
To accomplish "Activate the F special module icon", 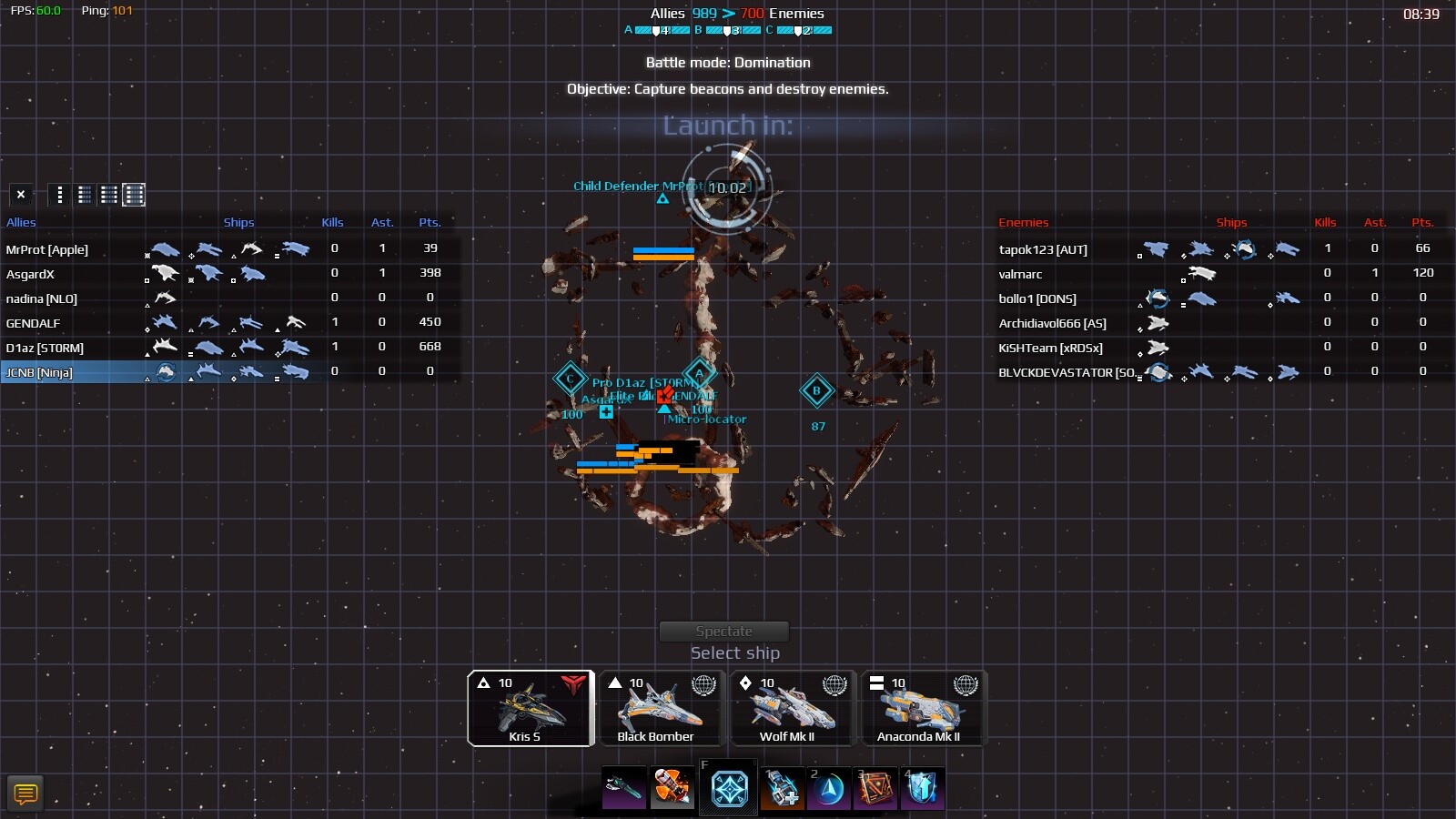I will (x=728, y=788).
